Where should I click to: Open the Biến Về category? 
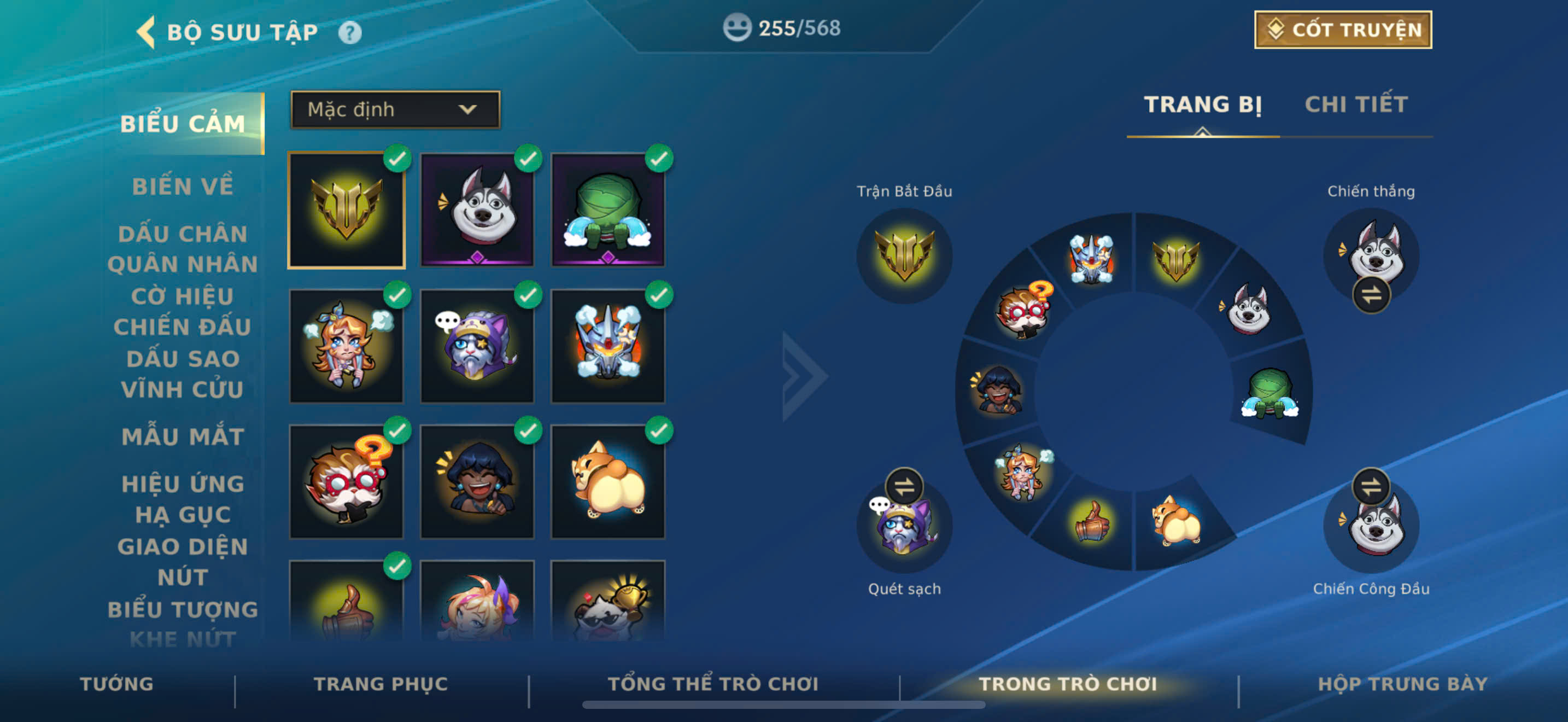(183, 187)
